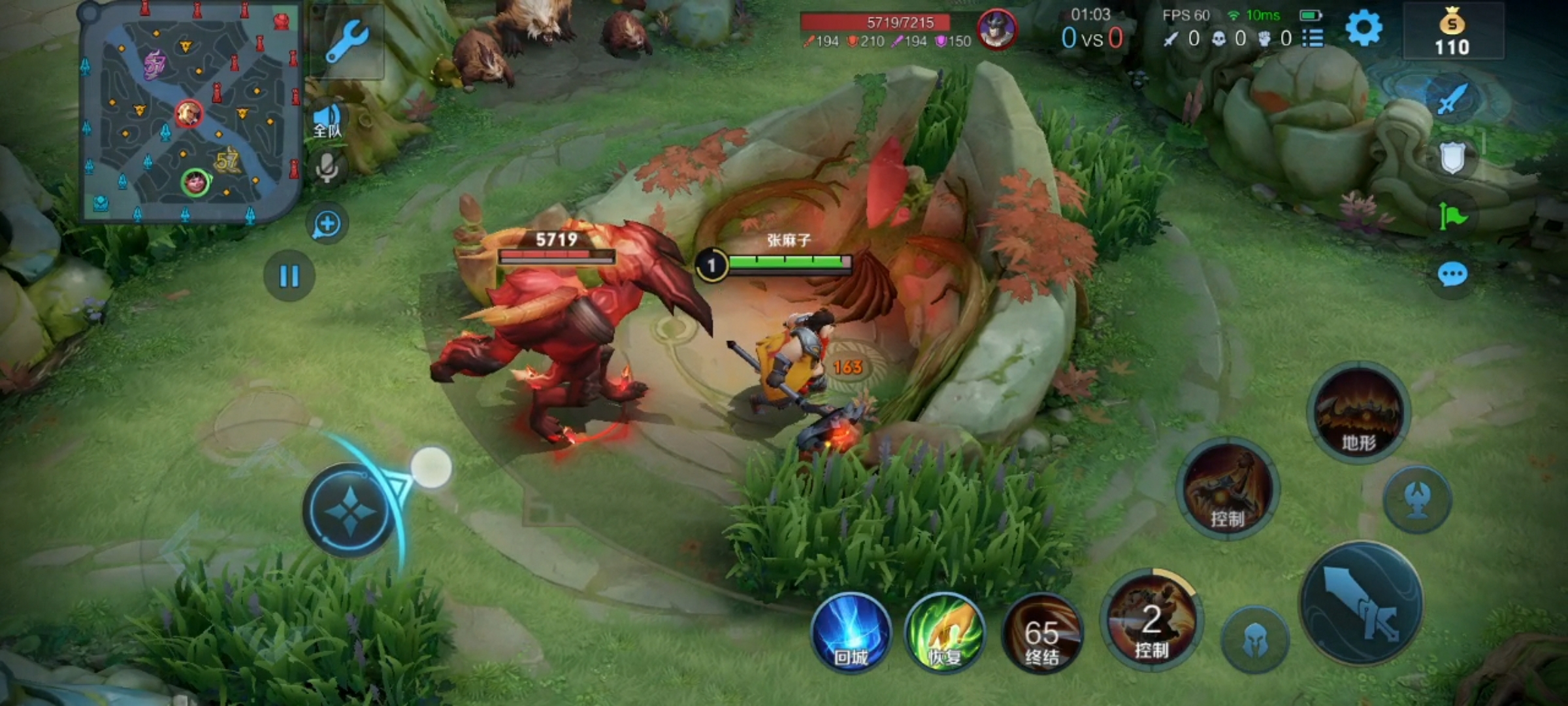Send the green flag gather signal
The width and height of the screenshot is (1568, 706).
[1452, 216]
